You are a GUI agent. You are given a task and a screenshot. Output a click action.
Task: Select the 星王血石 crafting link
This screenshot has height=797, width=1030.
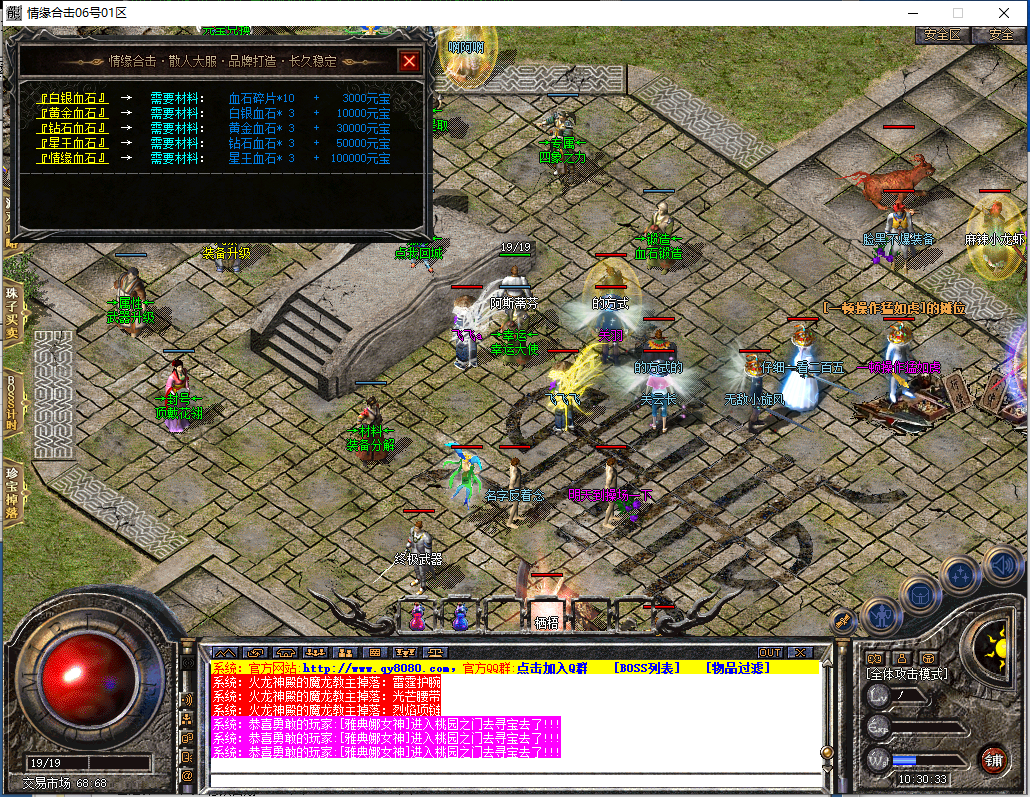pyautogui.click(x=73, y=143)
